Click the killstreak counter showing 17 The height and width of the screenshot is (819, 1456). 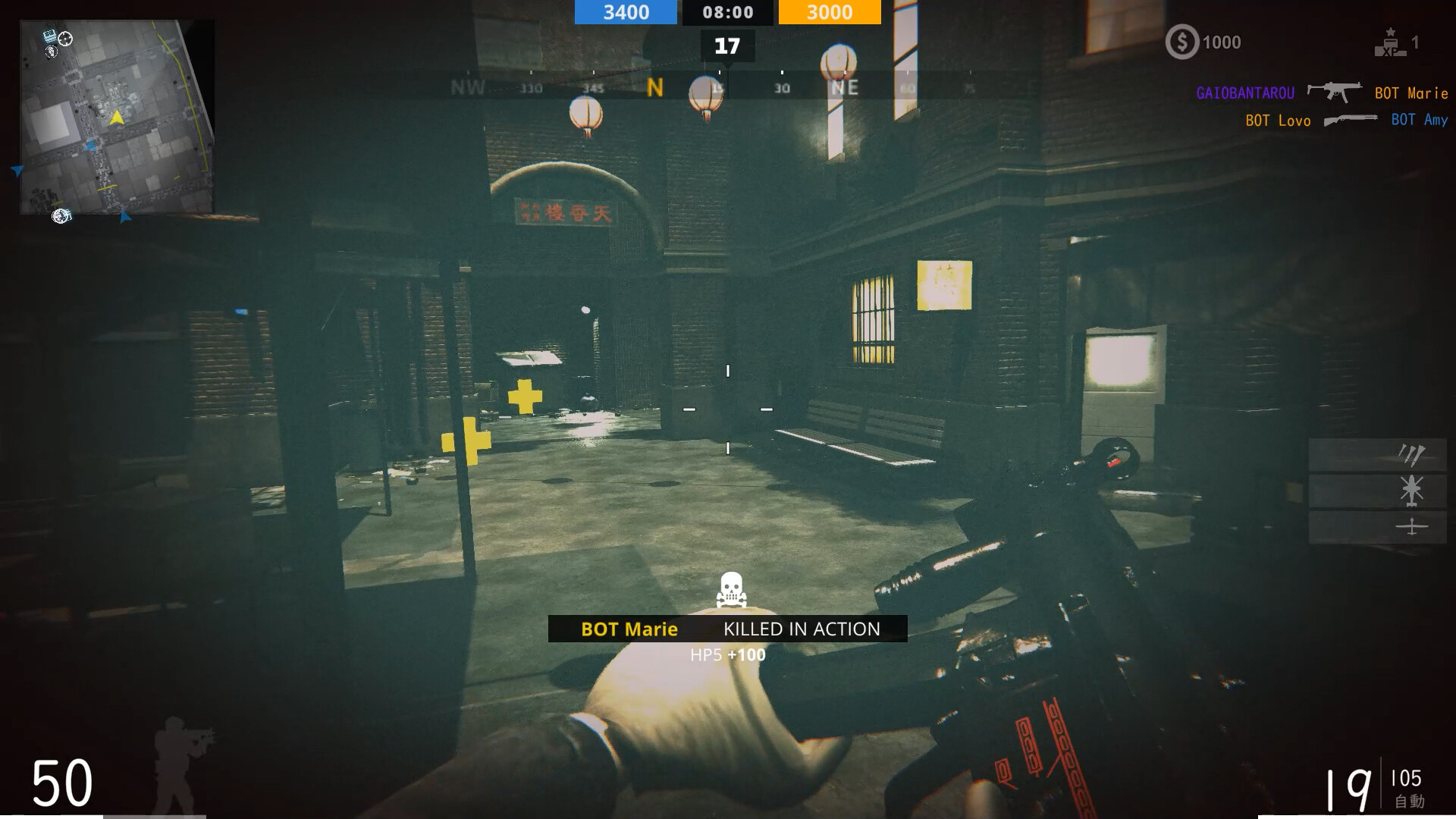click(727, 45)
